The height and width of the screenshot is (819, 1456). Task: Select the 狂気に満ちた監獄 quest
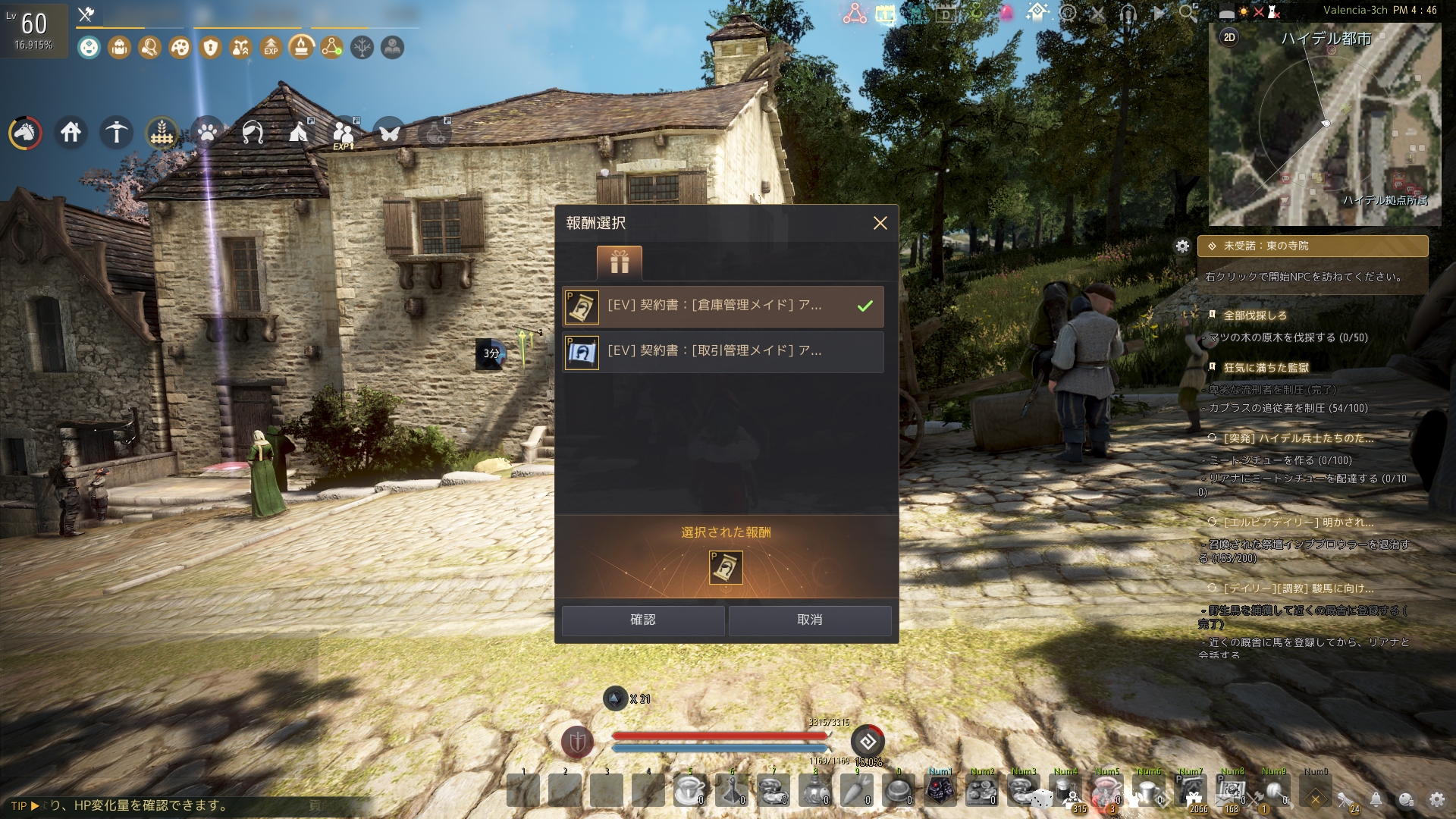(1266, 368)
